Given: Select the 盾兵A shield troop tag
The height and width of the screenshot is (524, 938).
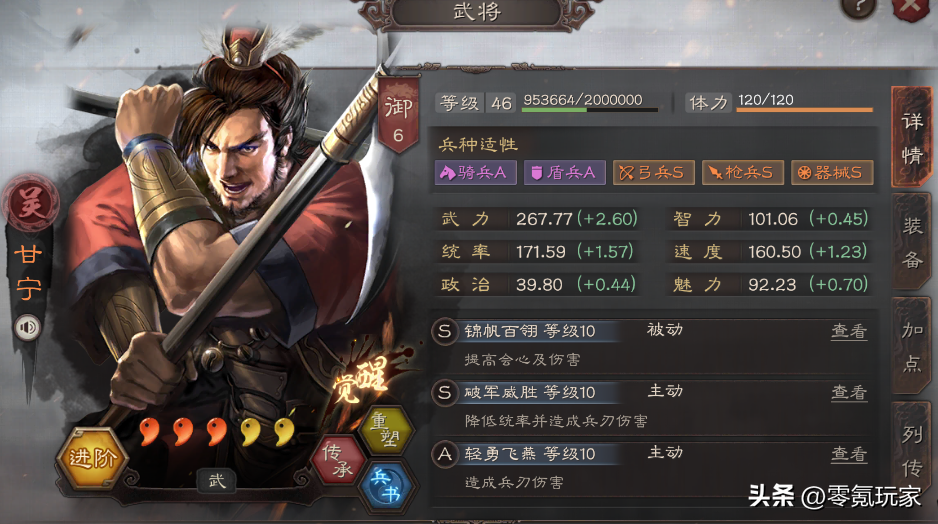Looking at the screenshot, I should (x=564, y=173).
